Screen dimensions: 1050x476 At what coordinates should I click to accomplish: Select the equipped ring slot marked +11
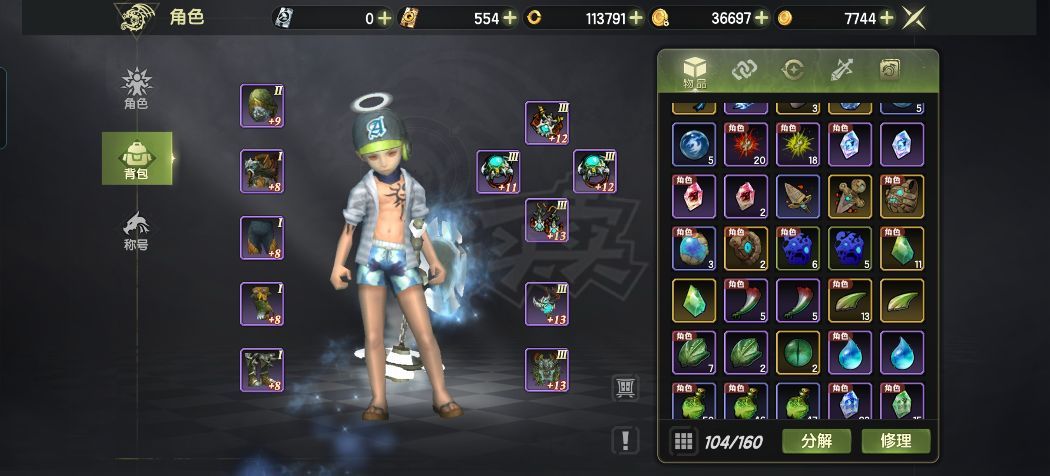[498, 171]
